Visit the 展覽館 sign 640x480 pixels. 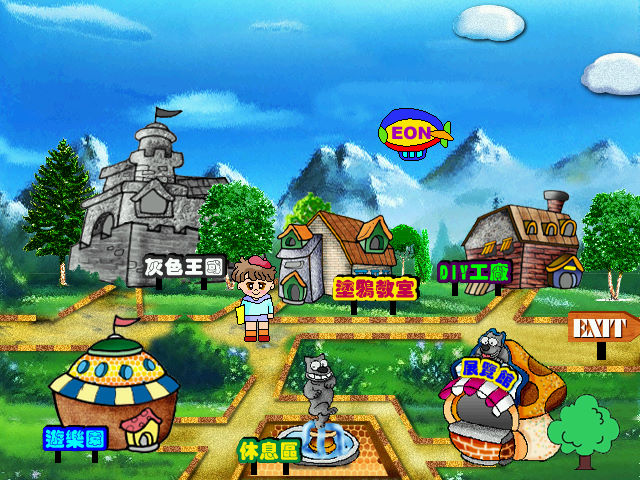(x=485, y=374)
